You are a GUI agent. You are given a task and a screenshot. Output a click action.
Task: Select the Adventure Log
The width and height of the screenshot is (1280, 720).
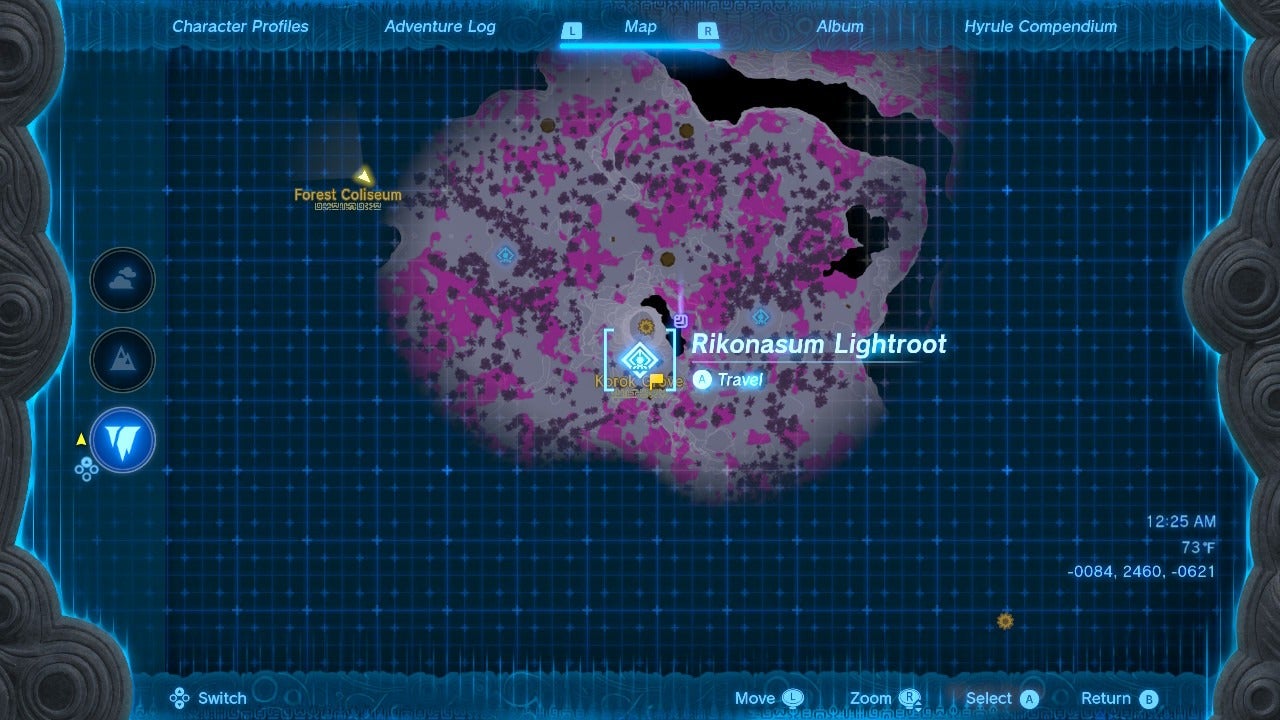[440, 27]
